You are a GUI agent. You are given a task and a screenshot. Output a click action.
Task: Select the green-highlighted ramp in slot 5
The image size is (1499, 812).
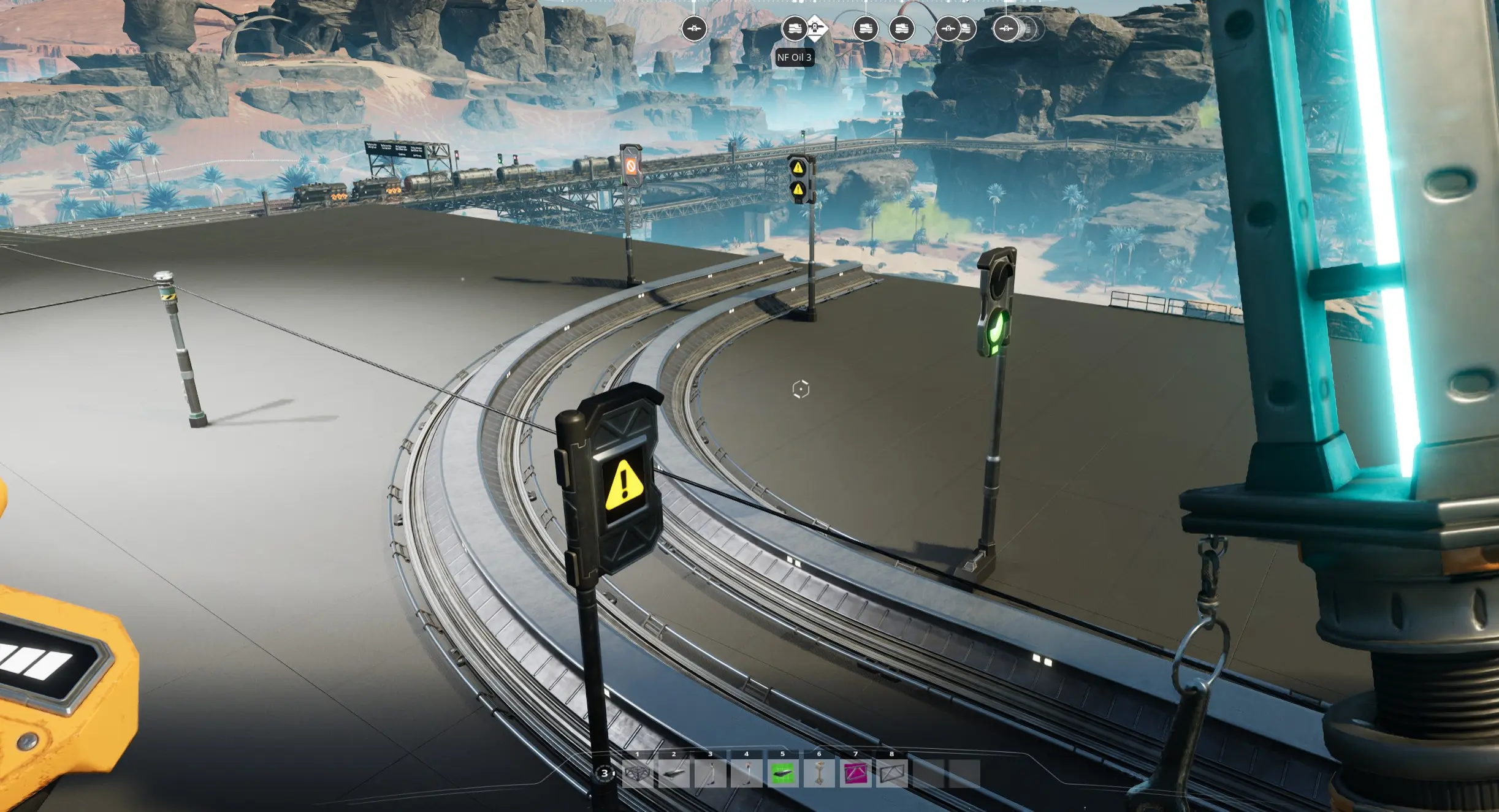tap(783, 773)
